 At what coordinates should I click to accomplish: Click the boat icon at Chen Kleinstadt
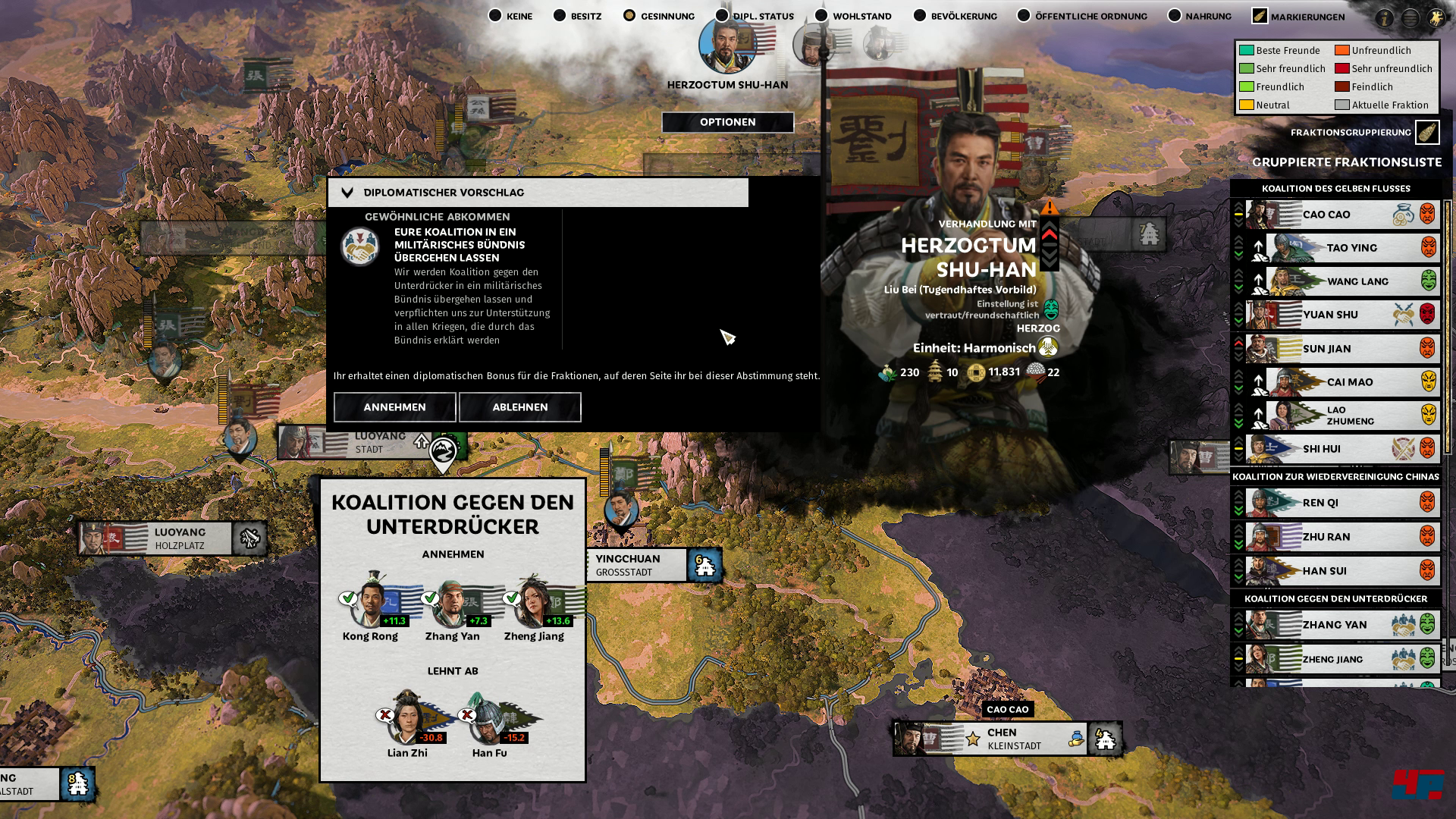coord(1076,738)
